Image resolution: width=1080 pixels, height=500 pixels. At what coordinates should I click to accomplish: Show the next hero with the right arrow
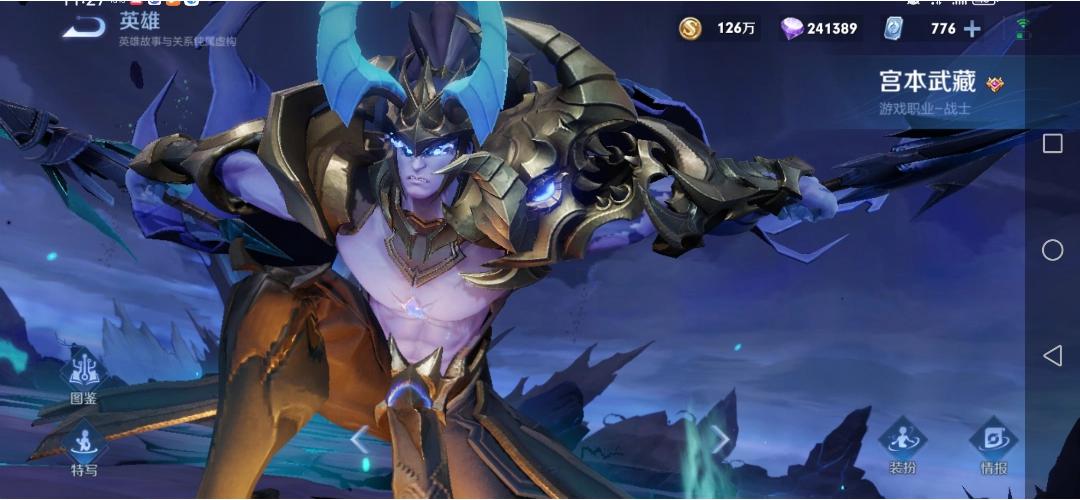[x=719, y=439]
